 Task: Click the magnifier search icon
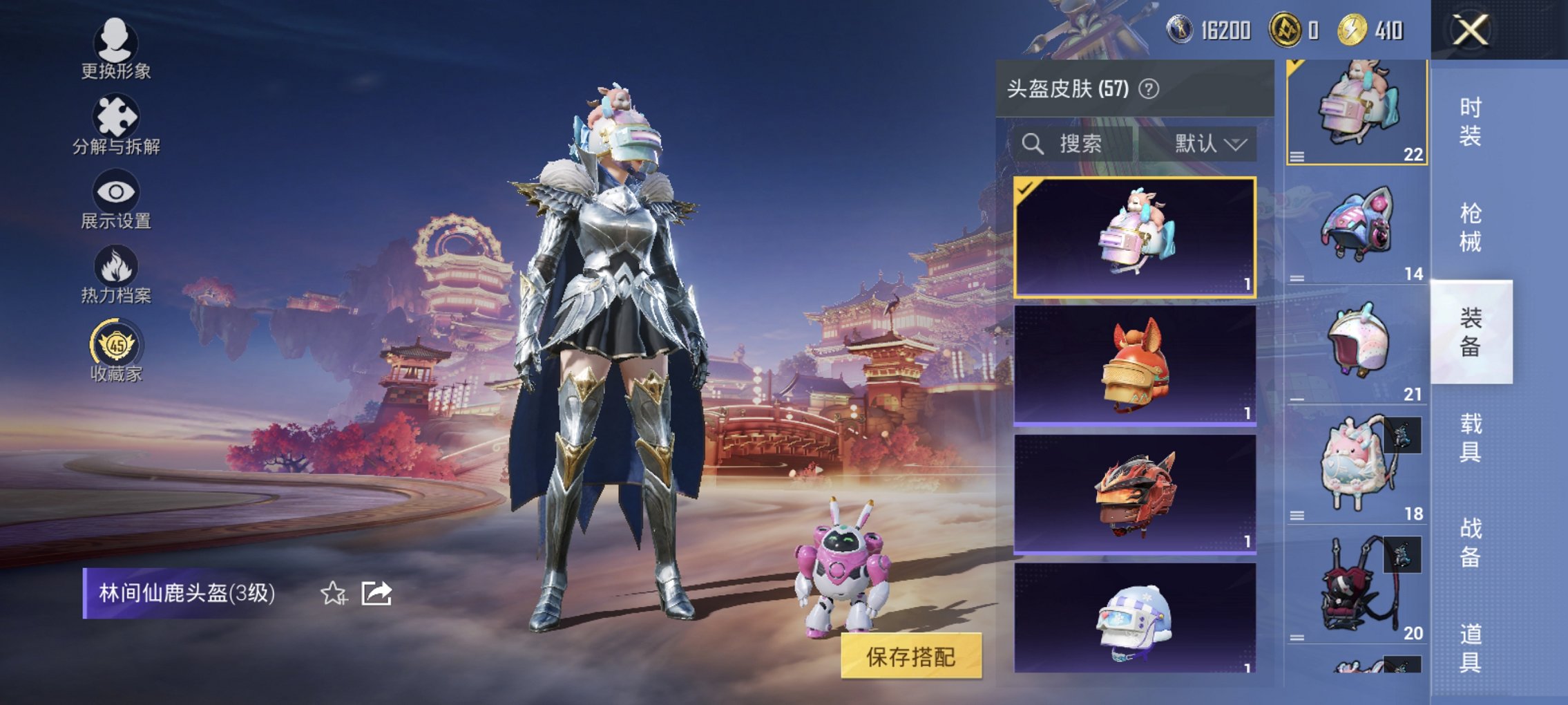(x=1033, y=144)
